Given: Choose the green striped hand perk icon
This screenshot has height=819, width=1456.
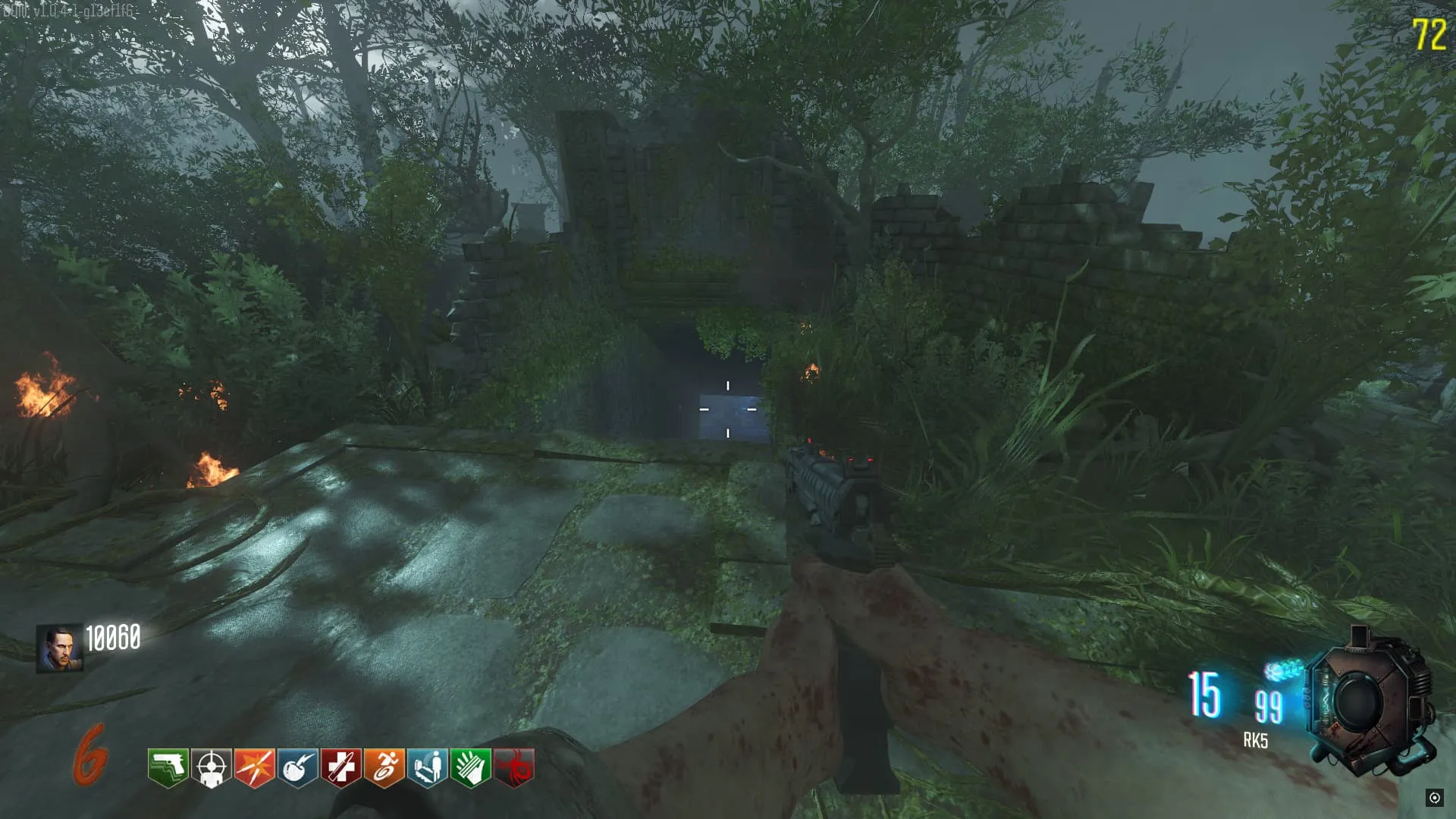Looking at the screenshot, I should tap(470, 767).
